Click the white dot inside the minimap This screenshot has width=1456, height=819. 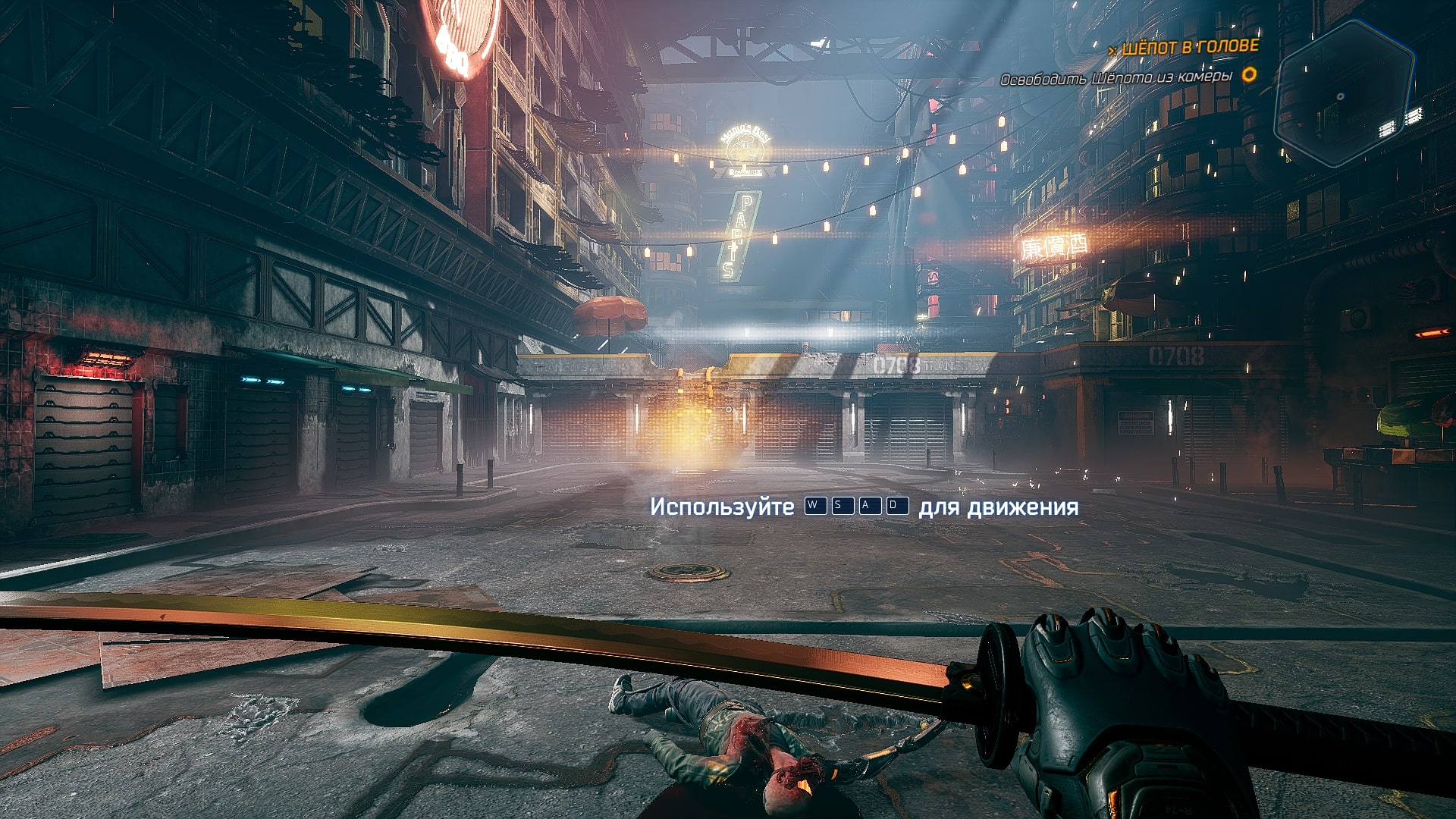click(1340, 96)
